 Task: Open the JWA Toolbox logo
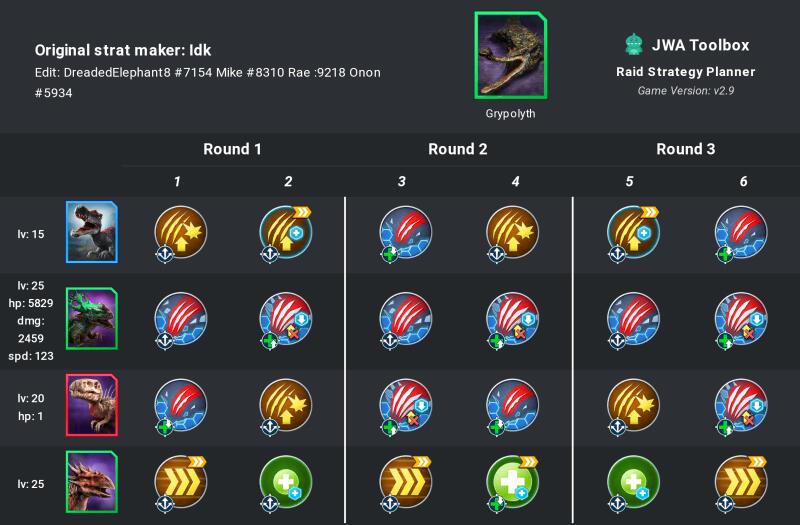click(x=632, y=45)
